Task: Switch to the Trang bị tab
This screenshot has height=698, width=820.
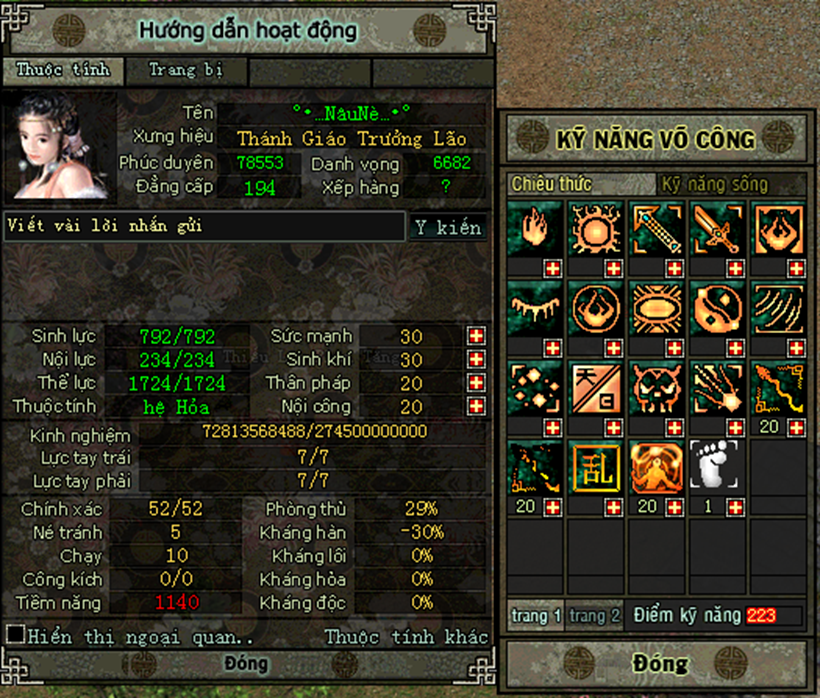Action: pyautogui.click(x=185, y=70)
